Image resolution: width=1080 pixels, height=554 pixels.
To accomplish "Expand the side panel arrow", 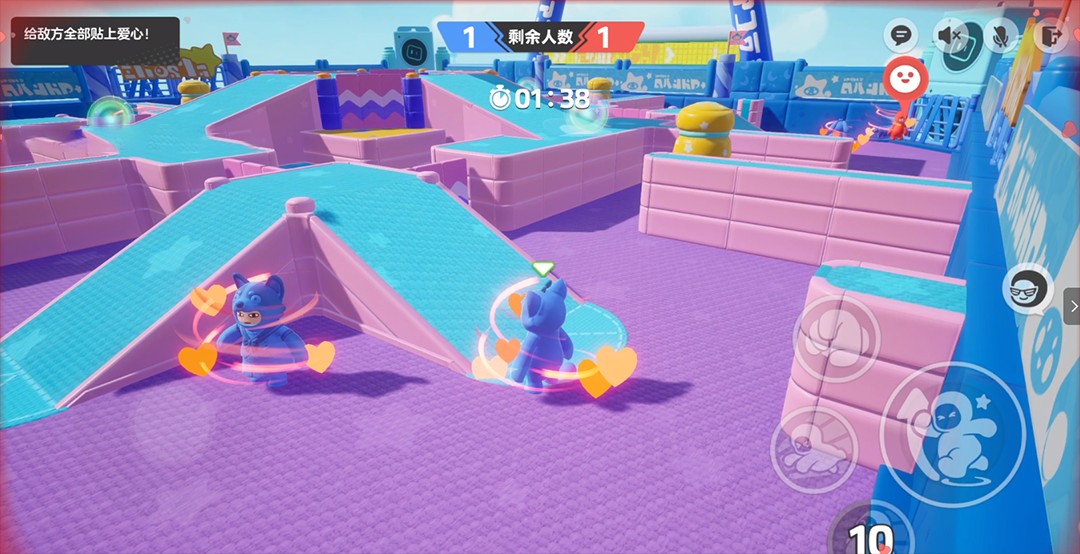I will [1072, 306].
